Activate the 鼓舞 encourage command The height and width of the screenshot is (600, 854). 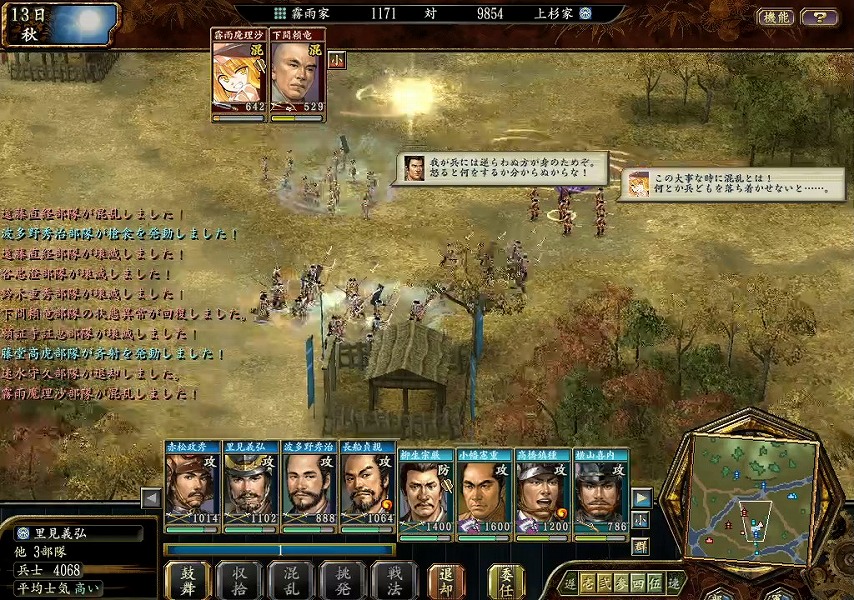pos(187,579)
